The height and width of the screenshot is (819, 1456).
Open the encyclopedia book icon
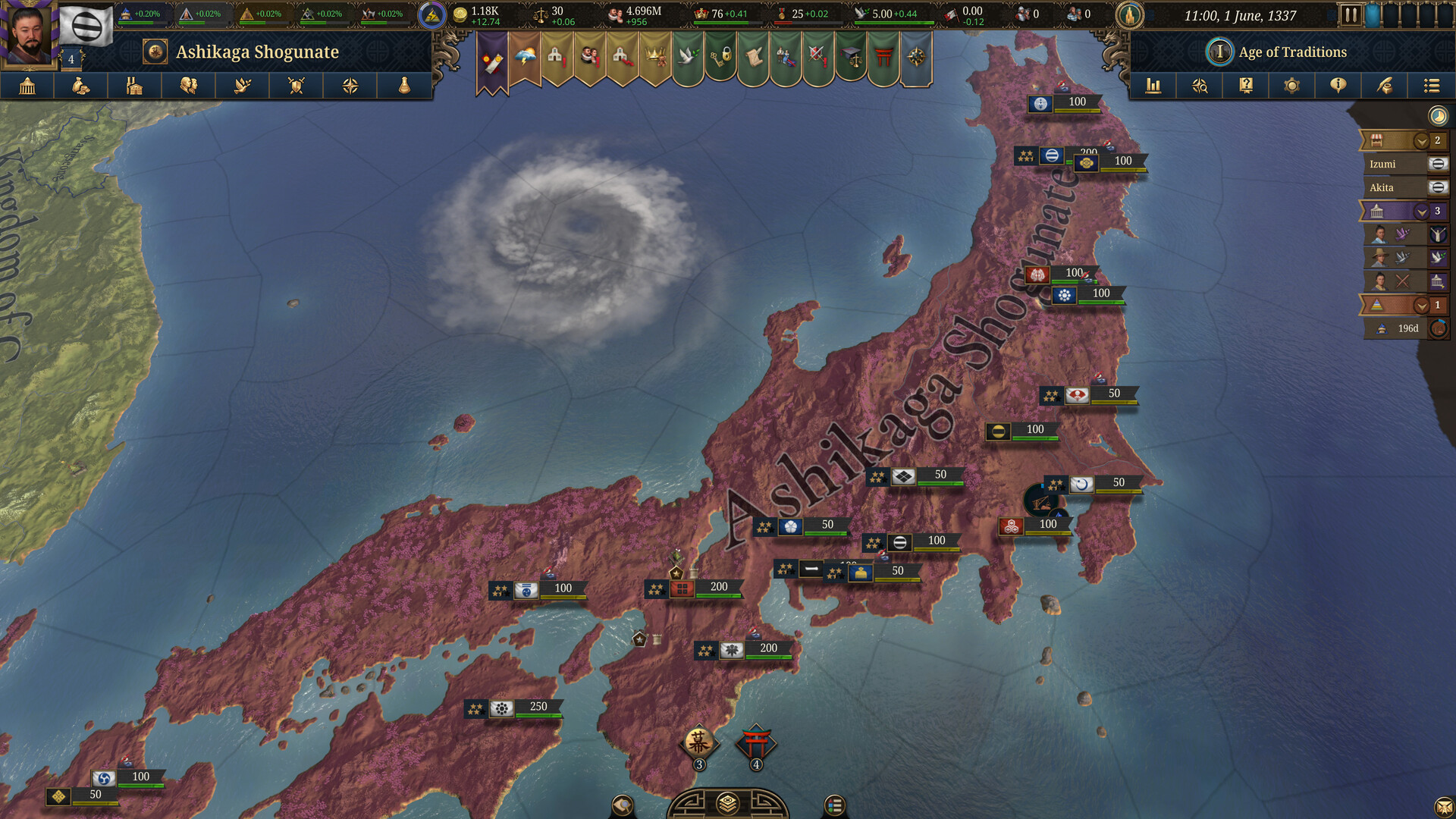[x=1245, y=86]
